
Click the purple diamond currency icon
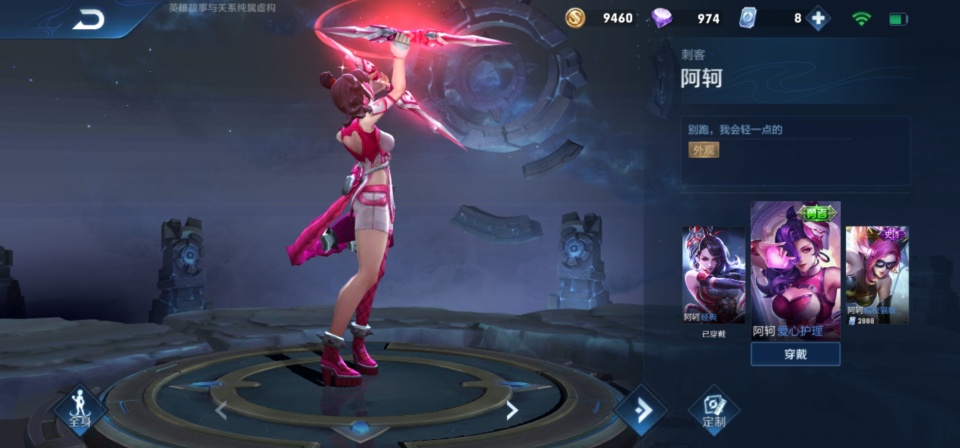coord(662,18)
